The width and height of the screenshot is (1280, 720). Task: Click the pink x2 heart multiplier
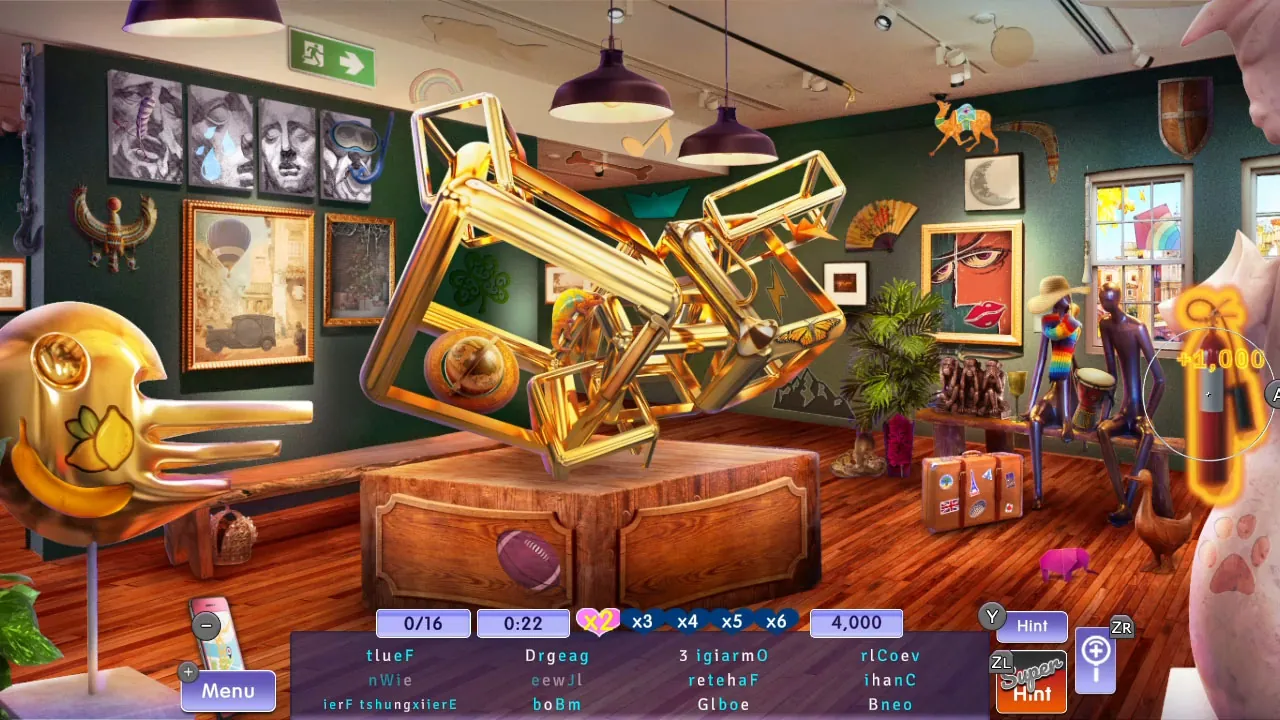coord(597,621)
